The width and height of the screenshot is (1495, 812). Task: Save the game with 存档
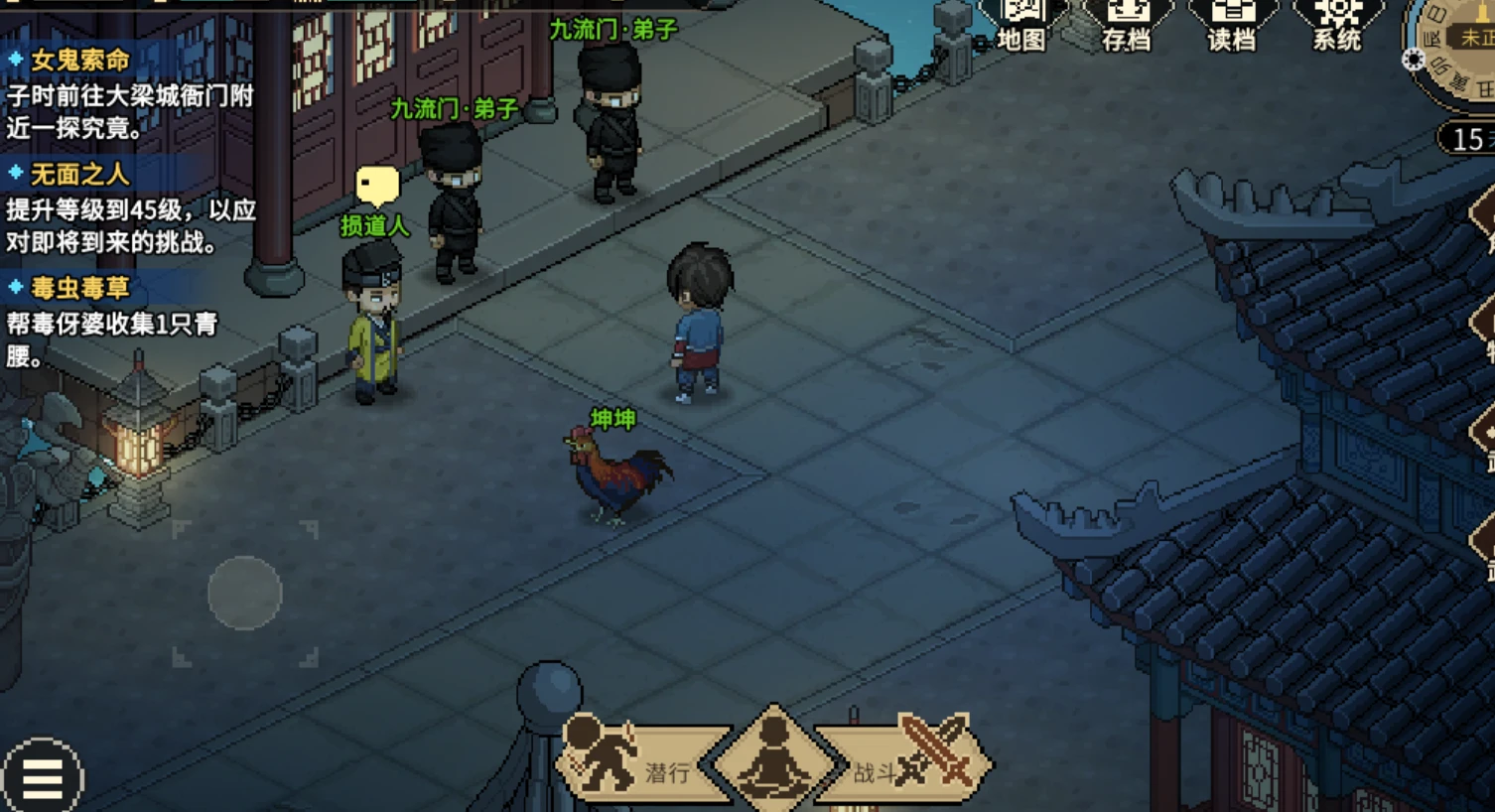1128,25
